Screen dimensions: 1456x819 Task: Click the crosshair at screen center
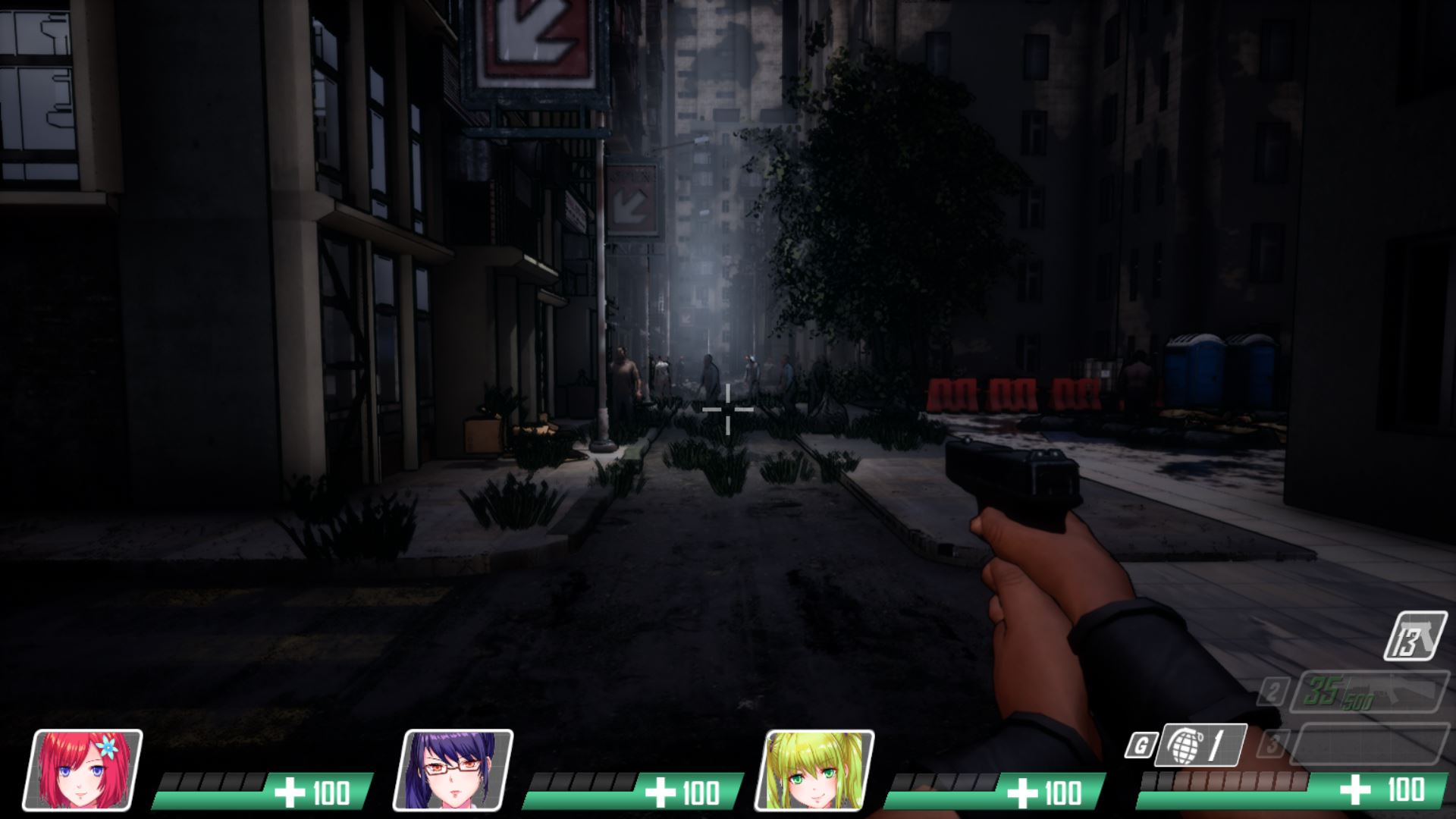click(x=728, y=409)
